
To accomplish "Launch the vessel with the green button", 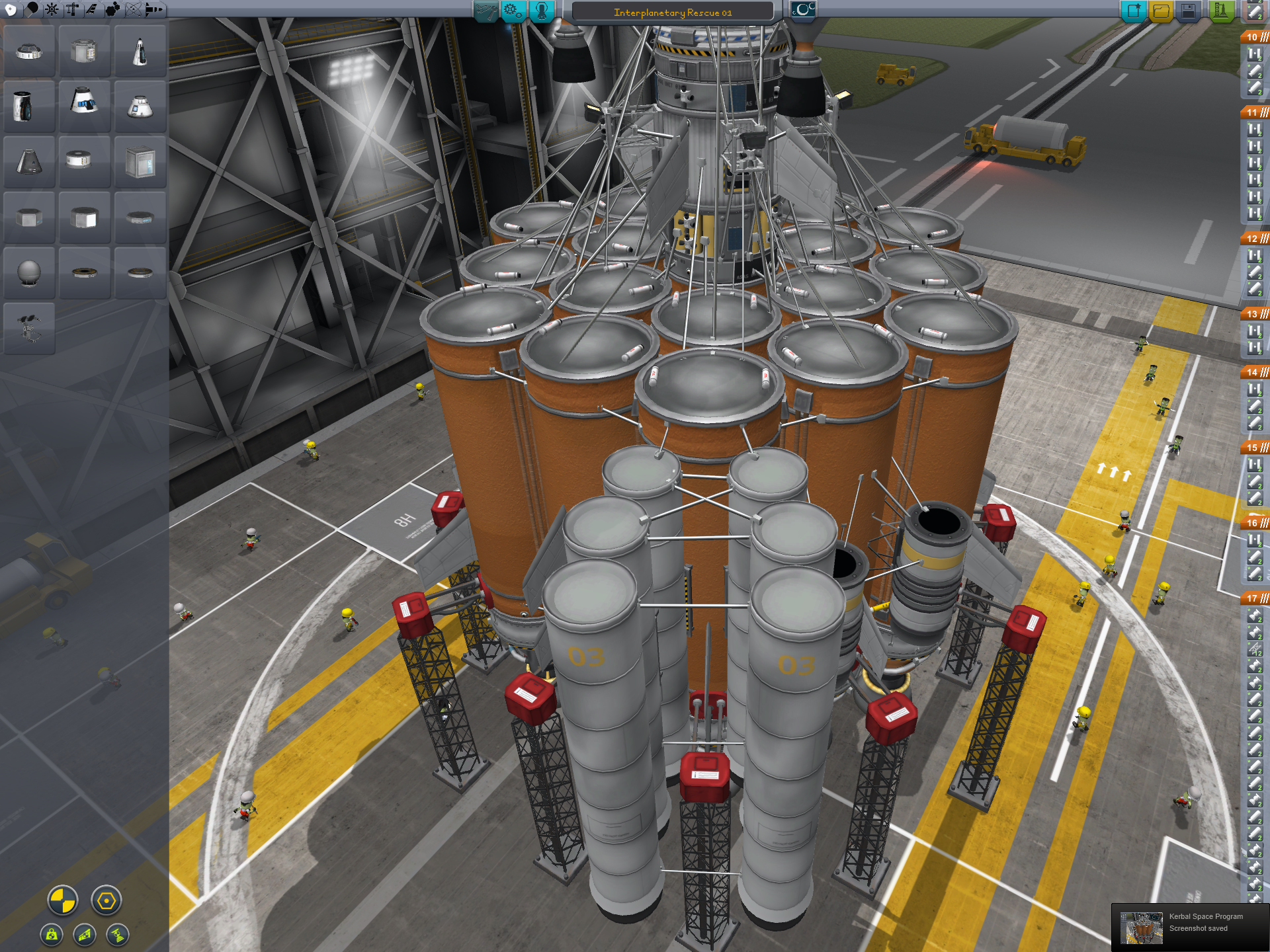I will coord(1220,11).
